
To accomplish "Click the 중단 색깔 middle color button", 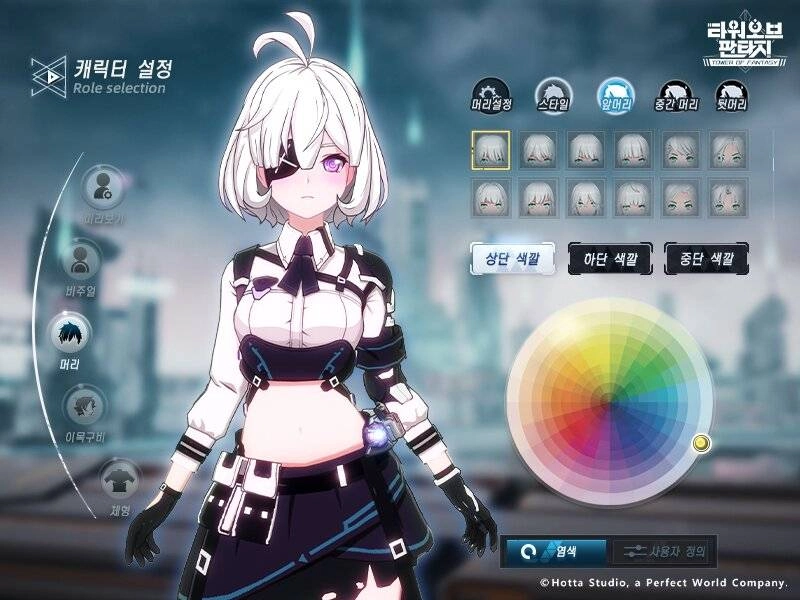I will click(706, 259).
